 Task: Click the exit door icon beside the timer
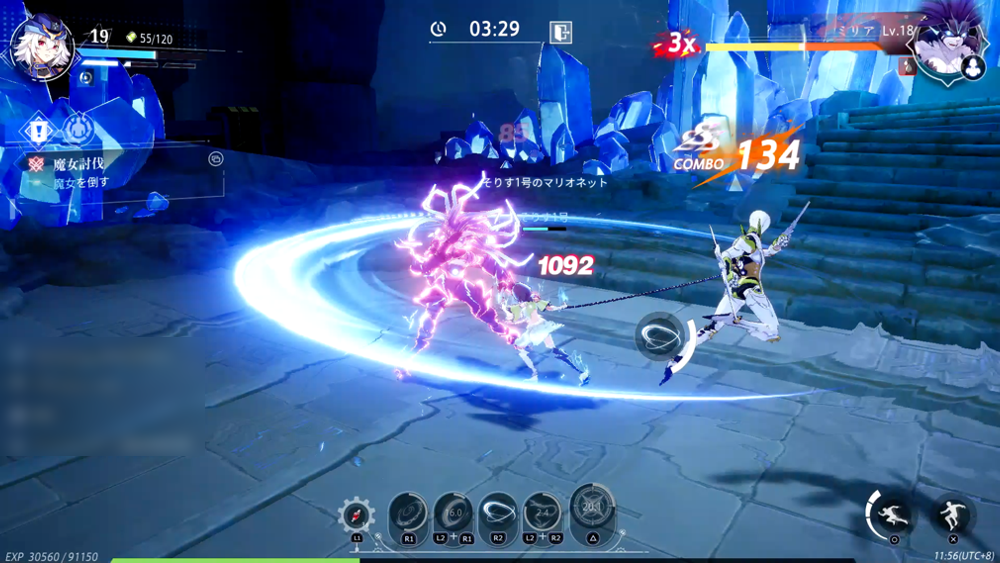(561, 31)
